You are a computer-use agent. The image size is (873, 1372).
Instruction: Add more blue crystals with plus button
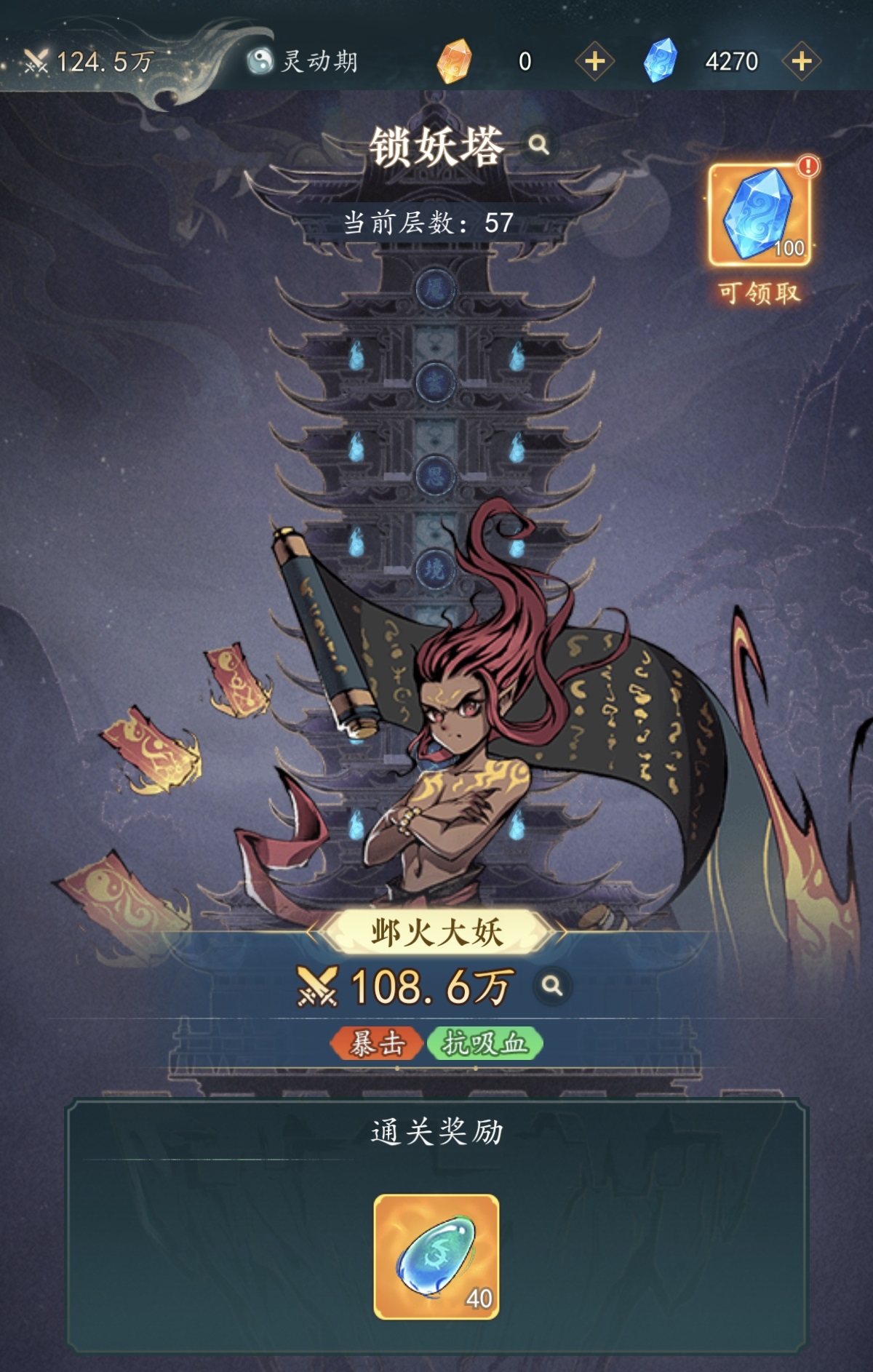click(801, 61)
